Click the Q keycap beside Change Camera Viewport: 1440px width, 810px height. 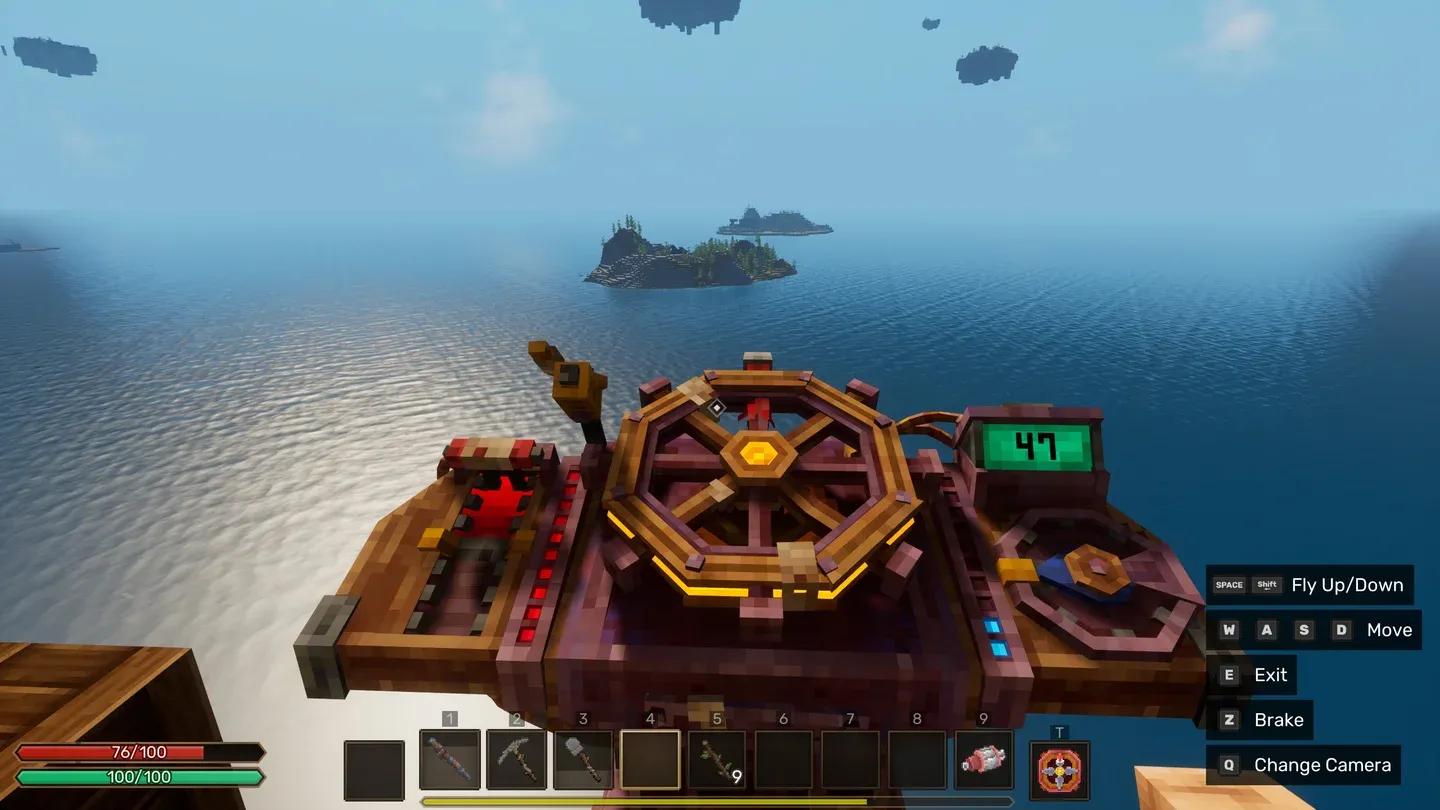point(1227,764)
